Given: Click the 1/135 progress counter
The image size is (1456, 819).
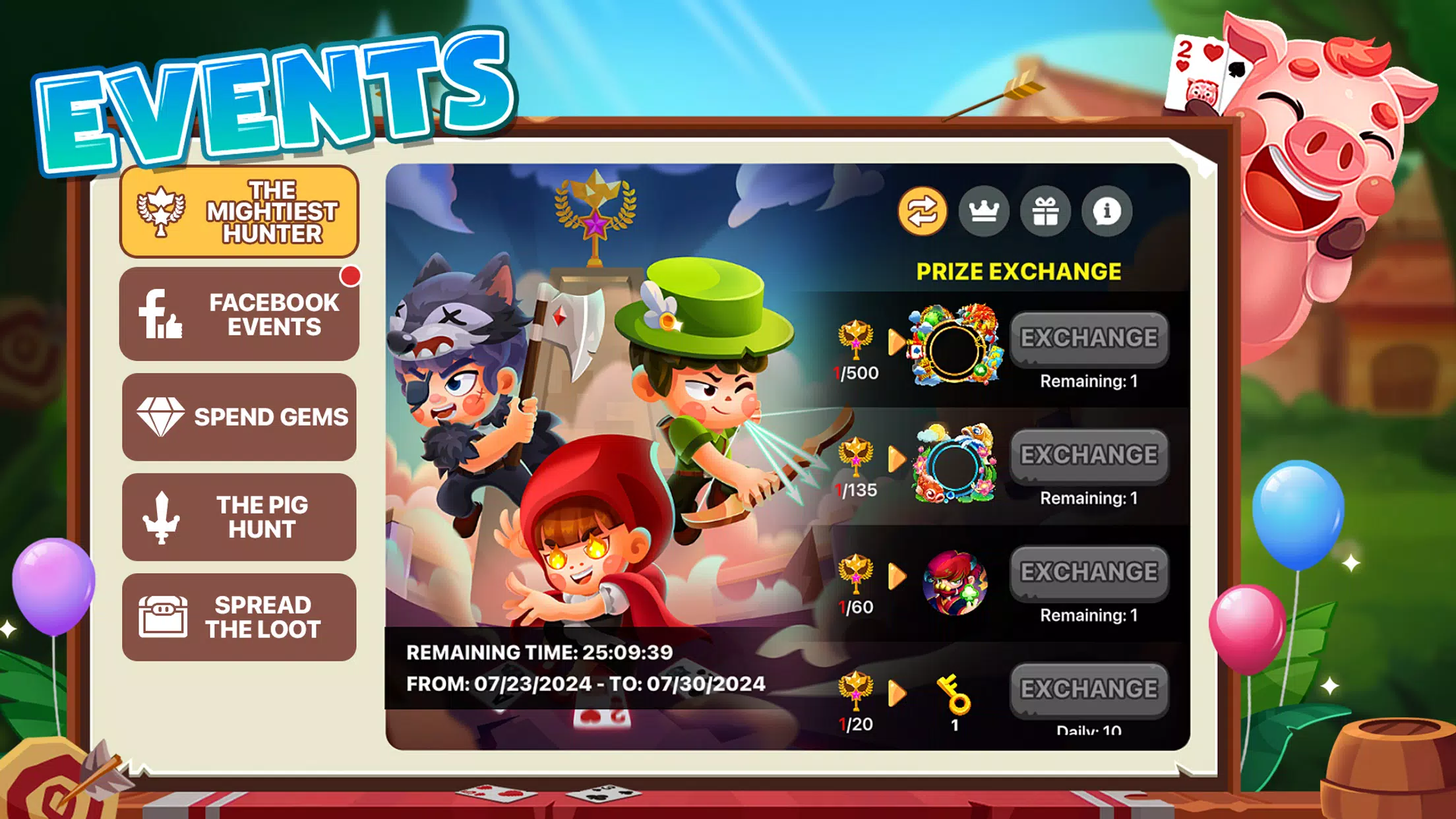Looking at the screenshot, I should (856, 489).
